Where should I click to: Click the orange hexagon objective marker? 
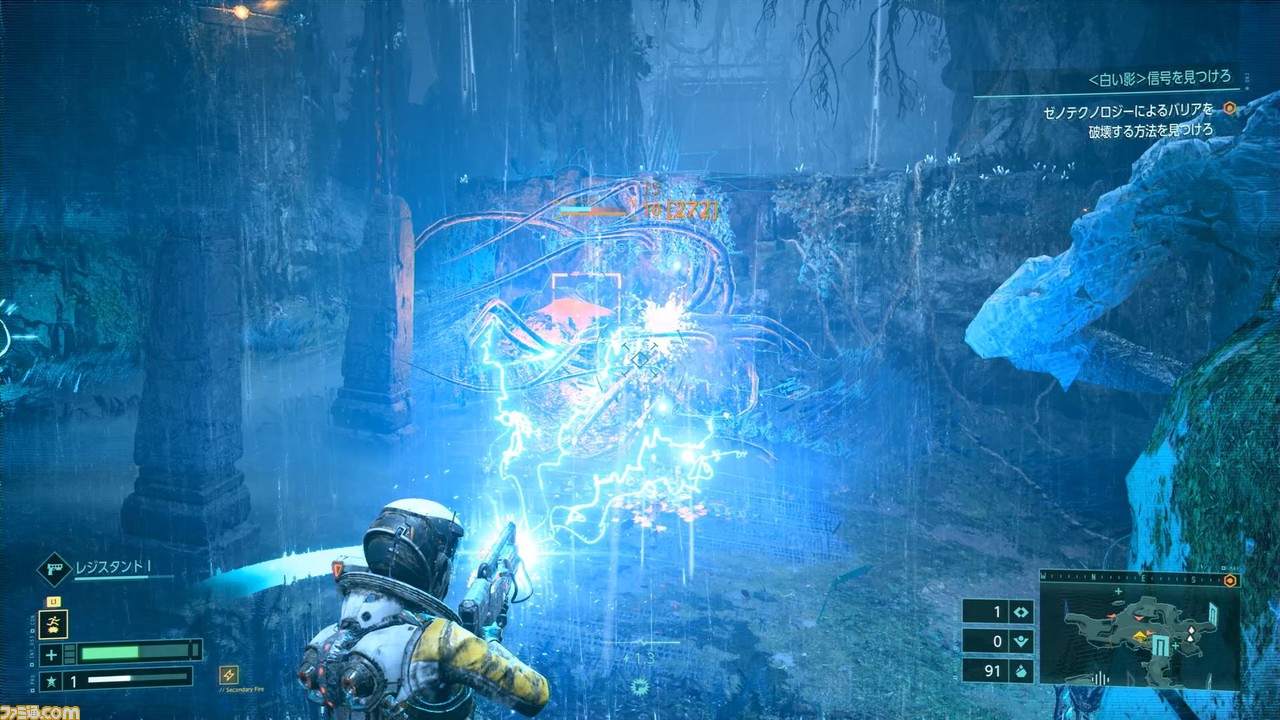(x=1230, y=109)
